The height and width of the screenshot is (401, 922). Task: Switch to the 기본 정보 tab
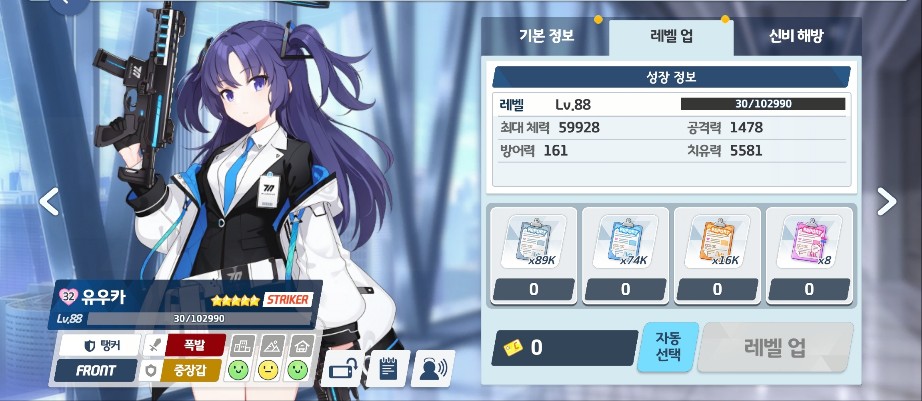coord(546,36)
